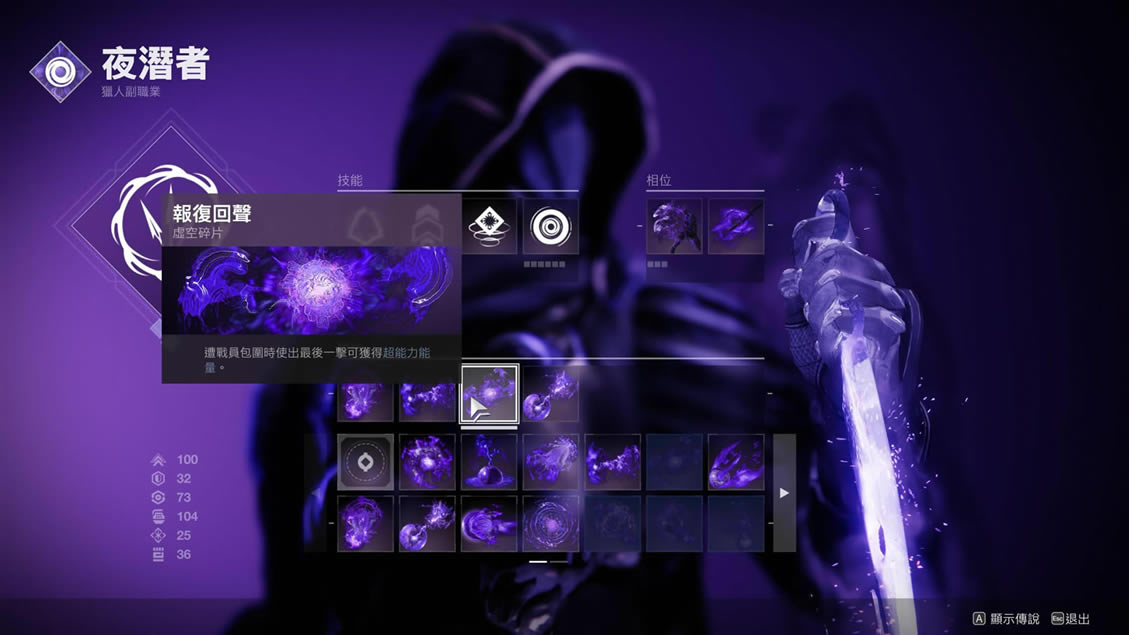
Task: Choose the flaming comet orb fragment
Action: (736, 462)
